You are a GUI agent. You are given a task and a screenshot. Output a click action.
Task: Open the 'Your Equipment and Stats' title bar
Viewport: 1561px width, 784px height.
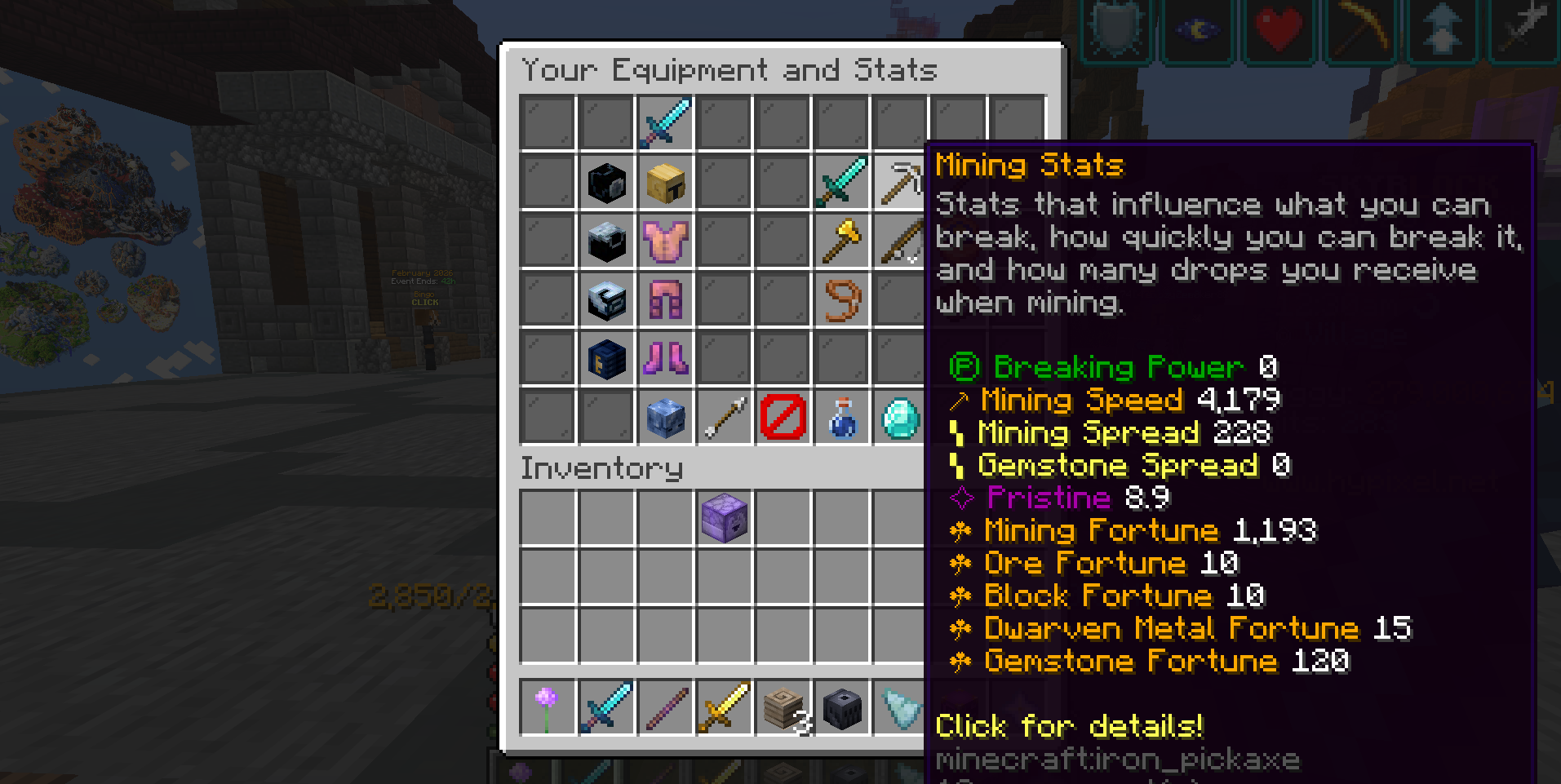(x=729, y=70)
